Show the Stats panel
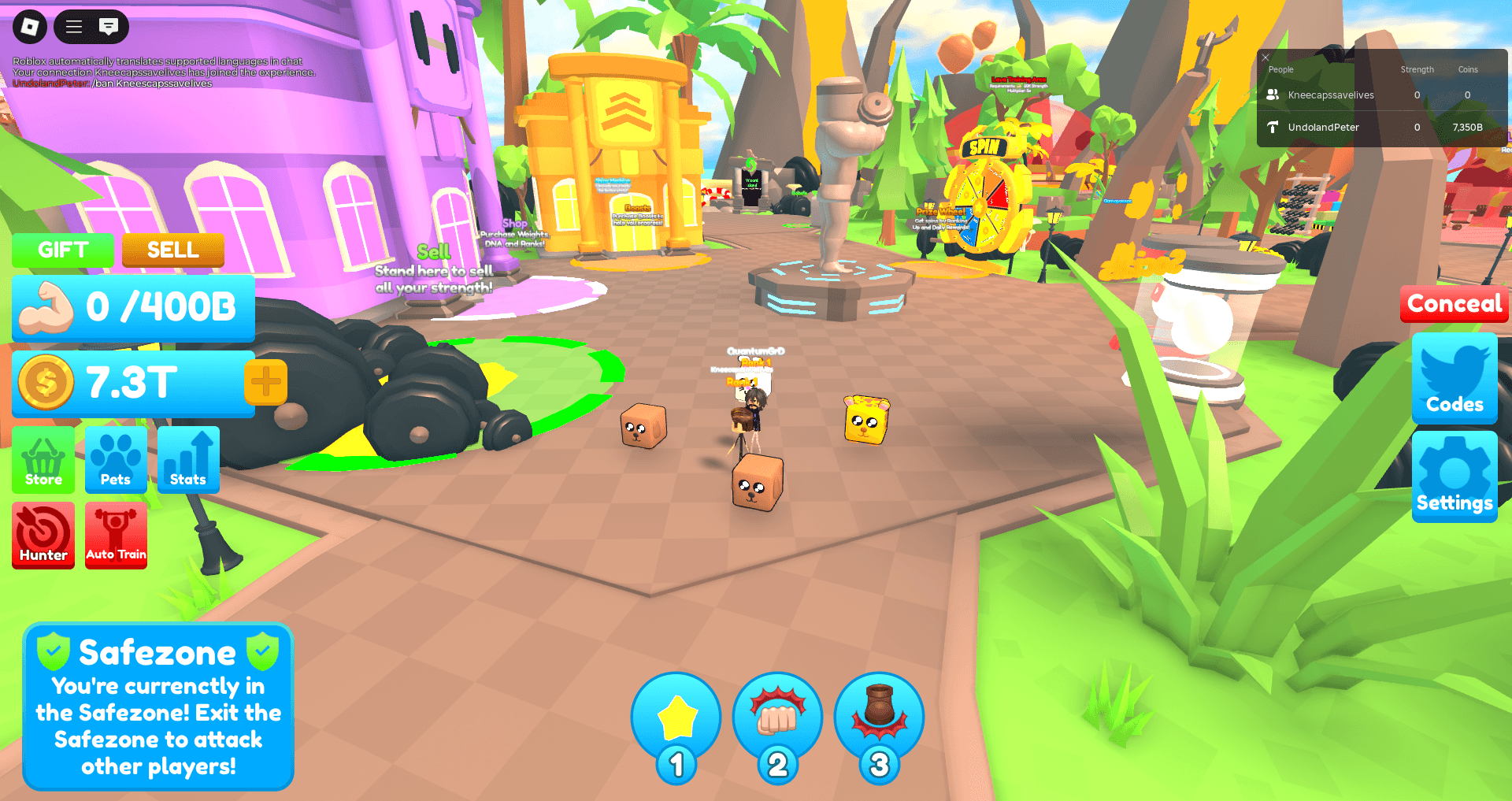The image size is (1512, 801). 188,460
